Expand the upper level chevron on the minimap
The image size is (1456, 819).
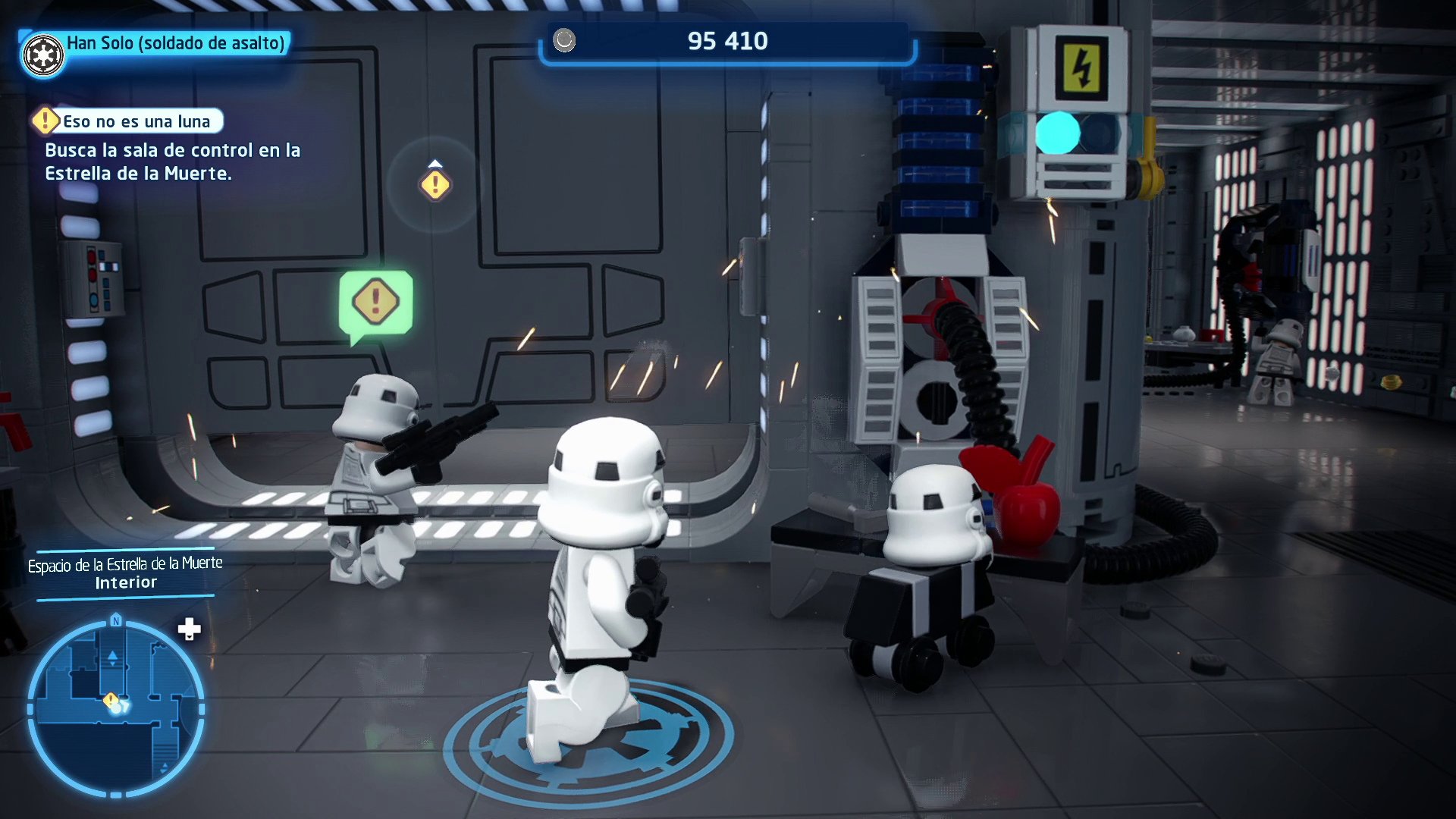[x=112, y=657]
